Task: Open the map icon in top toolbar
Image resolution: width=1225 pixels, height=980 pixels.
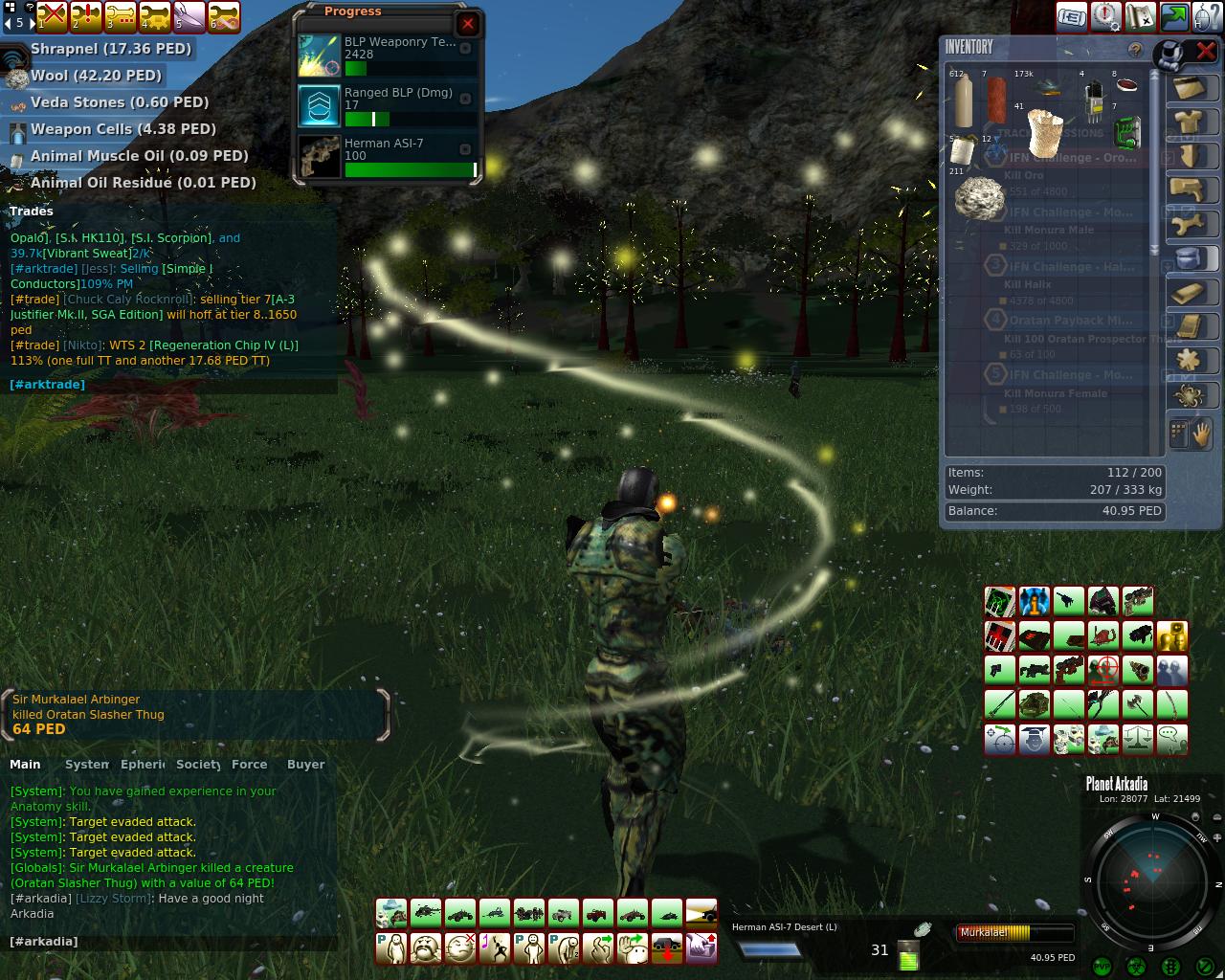Action: pos(1140,16)
